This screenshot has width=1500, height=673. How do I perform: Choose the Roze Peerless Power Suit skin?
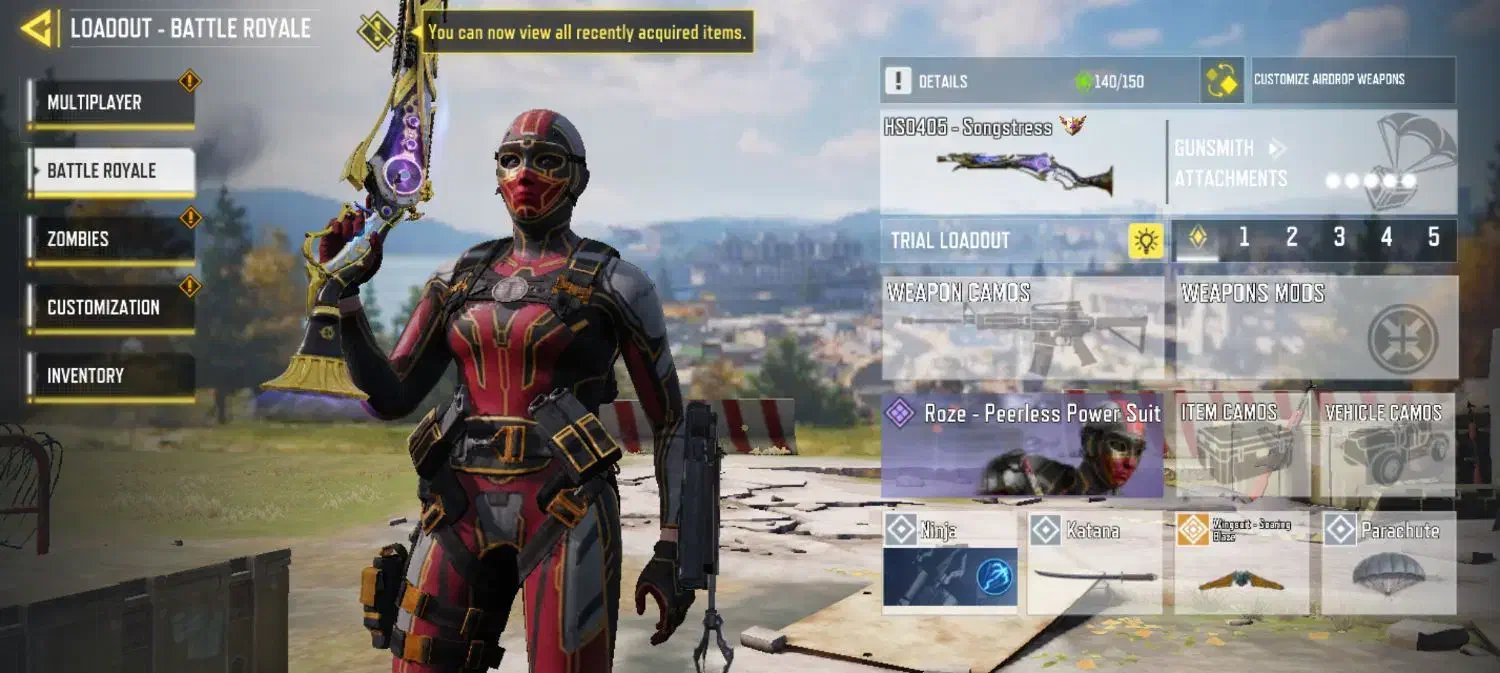pyautogui.click(x=1022, y=445)
